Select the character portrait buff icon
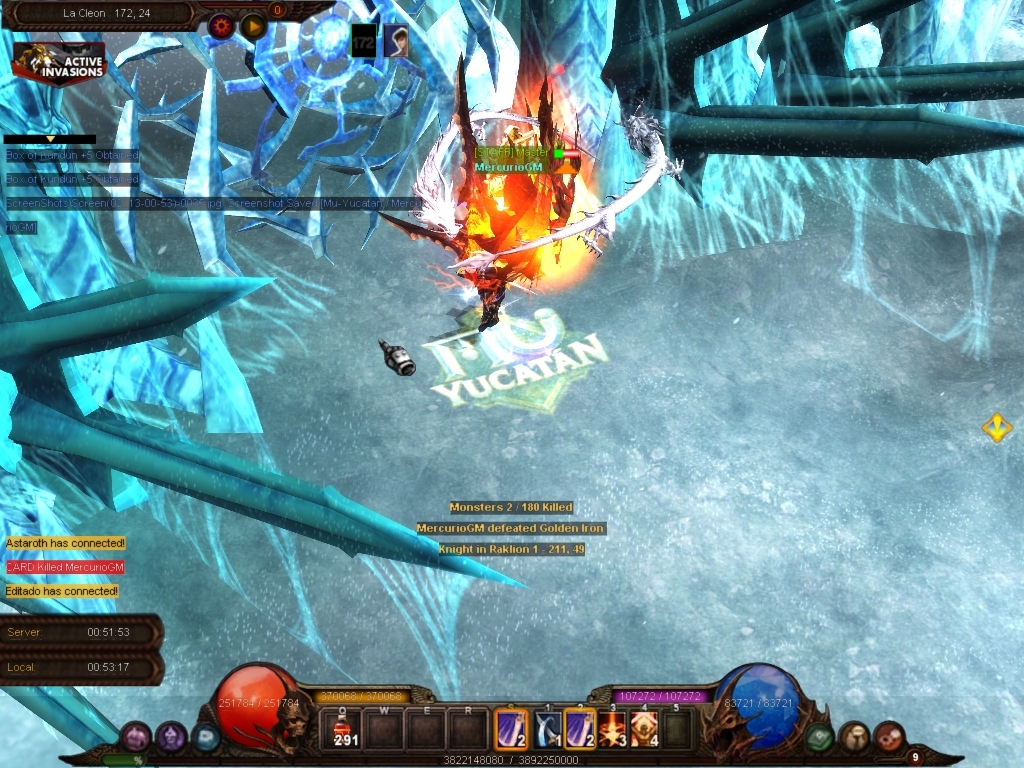Image resolution: width=1024 pixels, height=768 pixels. pos(396,41)
